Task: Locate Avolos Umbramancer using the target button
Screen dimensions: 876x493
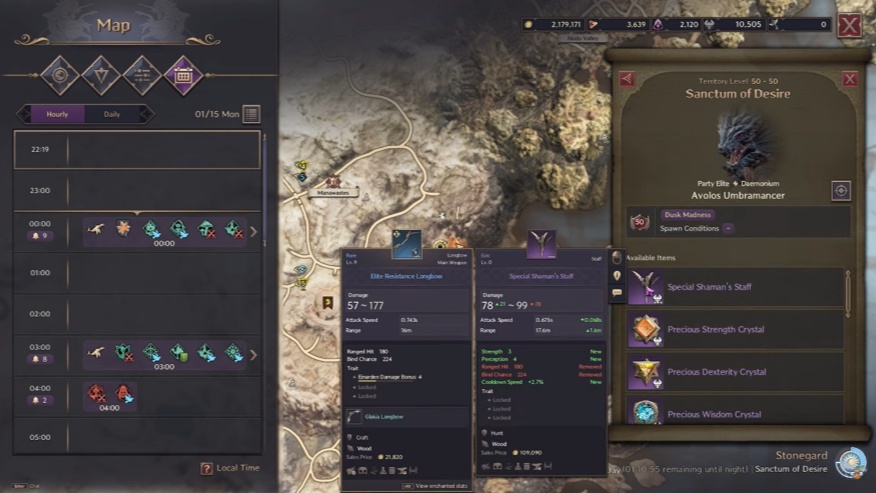Action: click(841, 190)
